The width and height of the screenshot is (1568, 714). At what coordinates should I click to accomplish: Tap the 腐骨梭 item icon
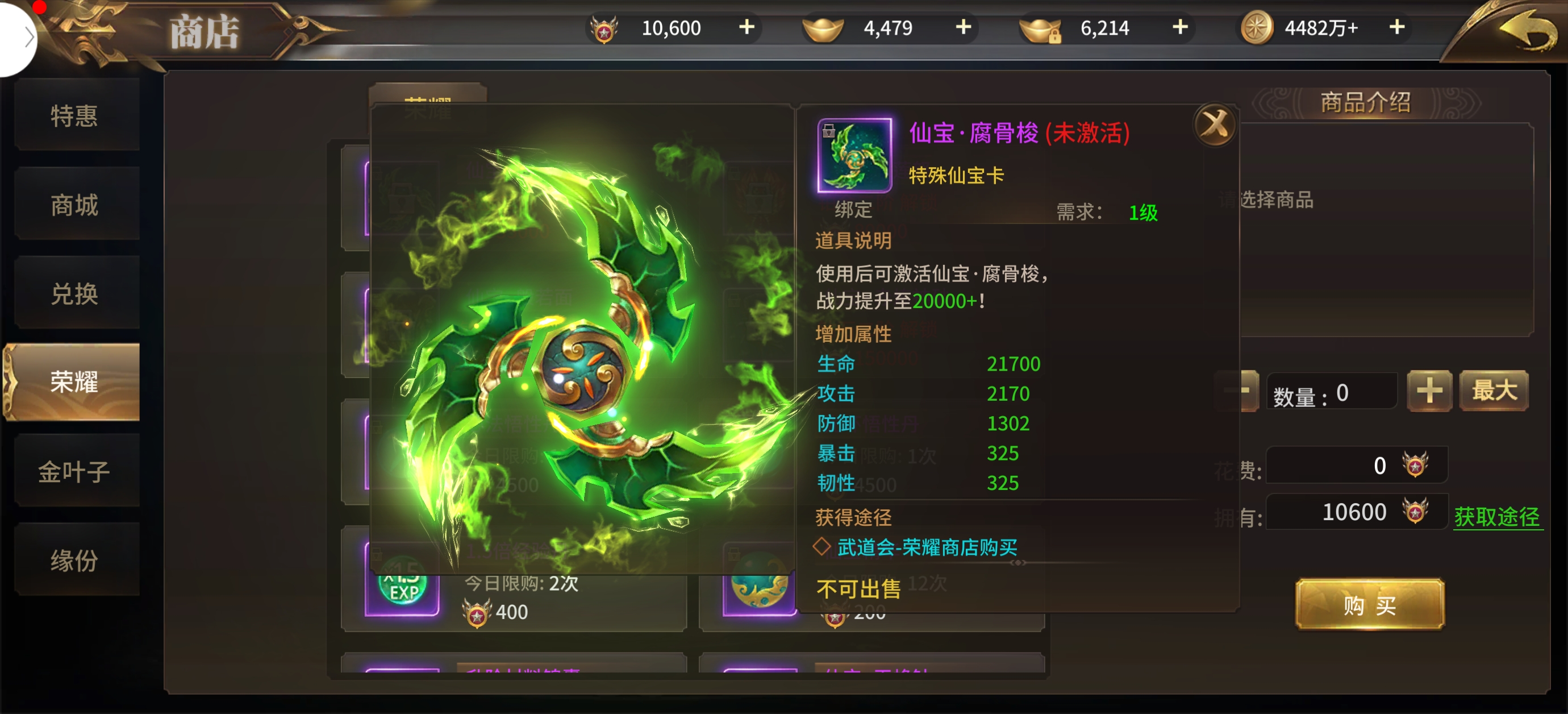click(854, 155)
